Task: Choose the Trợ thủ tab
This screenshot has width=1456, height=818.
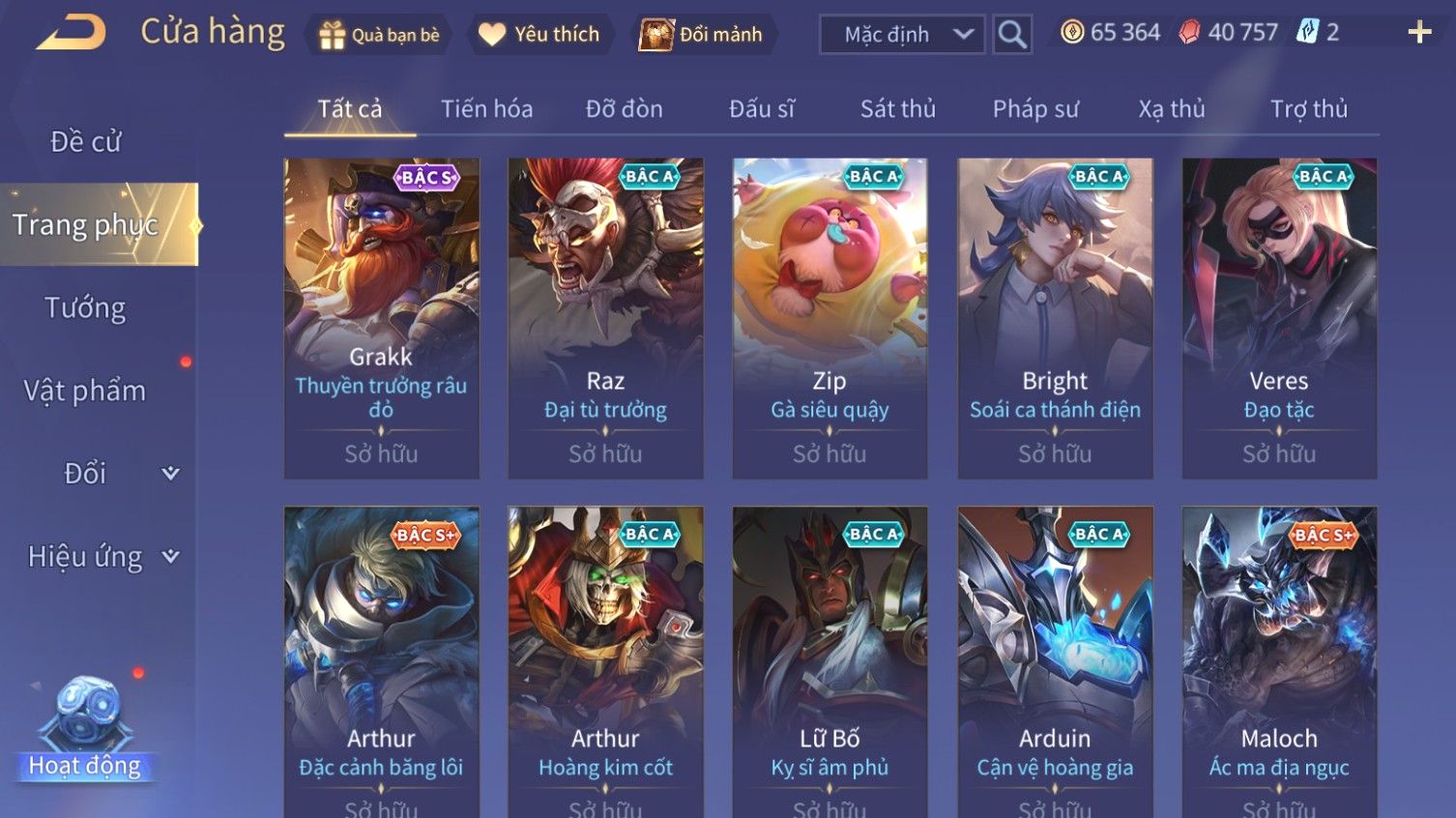Action: [1308, 109]
